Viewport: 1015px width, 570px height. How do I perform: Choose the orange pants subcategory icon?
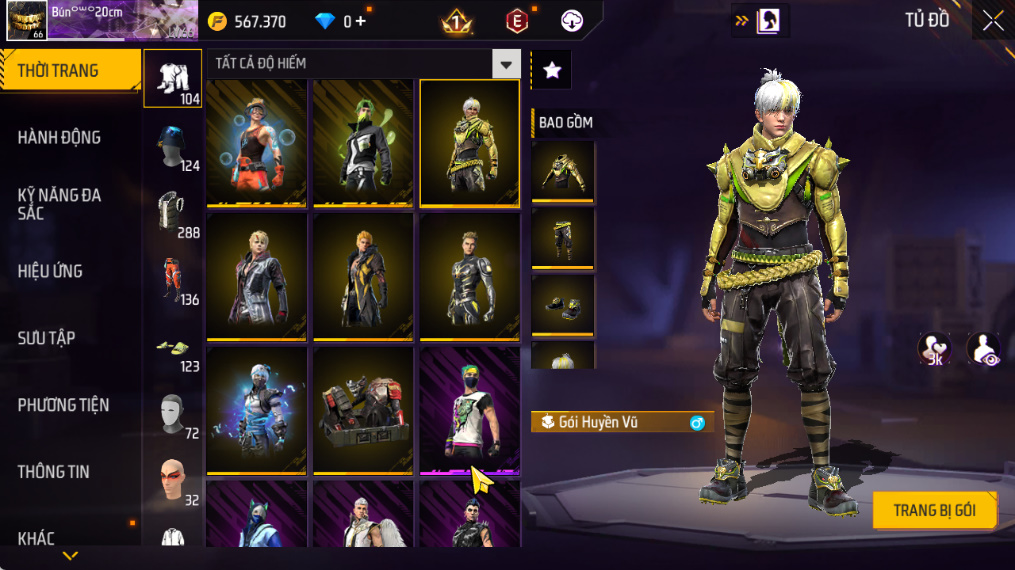(x=172, y=279)
